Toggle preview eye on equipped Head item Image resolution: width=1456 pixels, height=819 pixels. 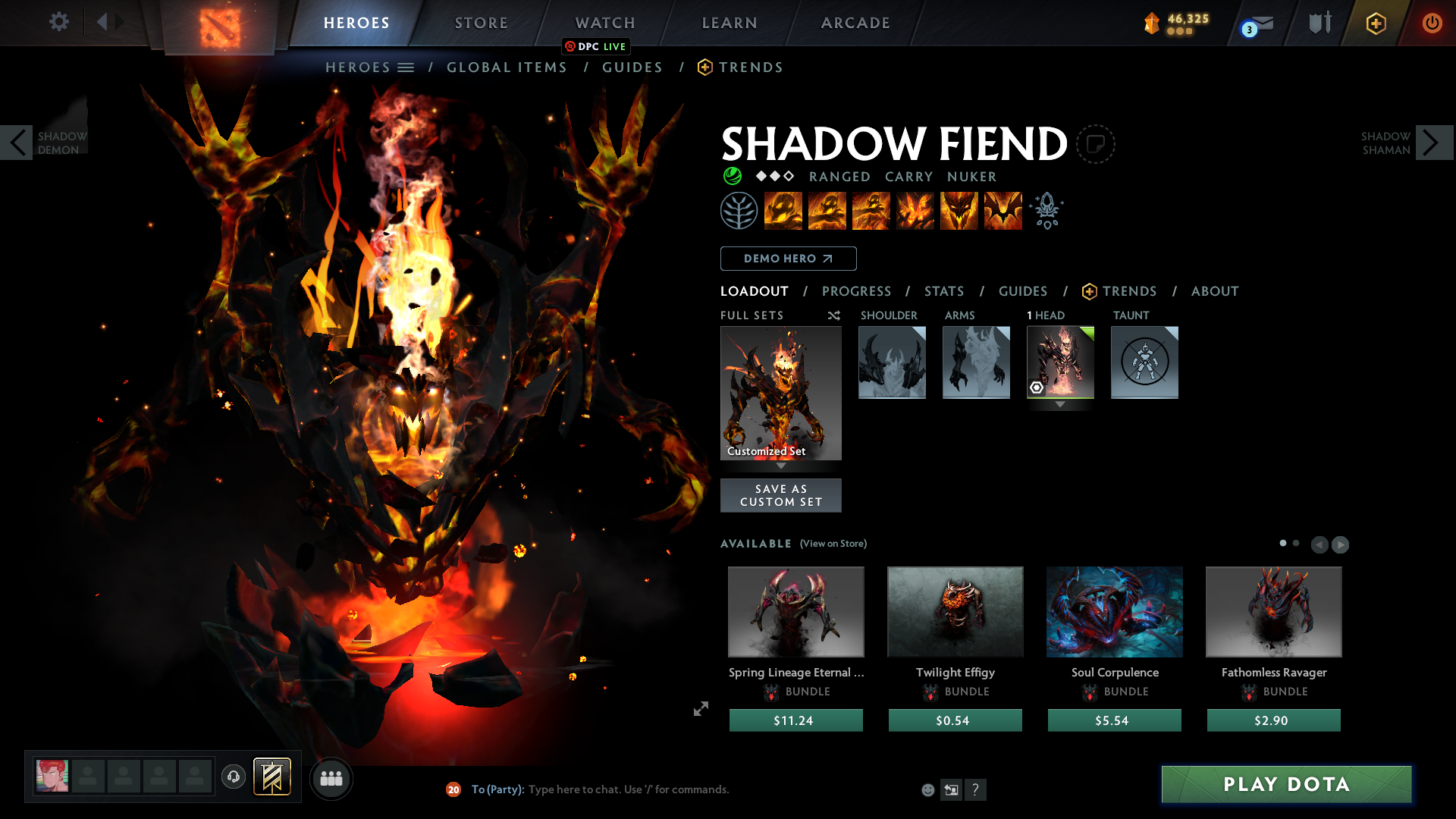pyautogui.click(x=1038, y=388)
